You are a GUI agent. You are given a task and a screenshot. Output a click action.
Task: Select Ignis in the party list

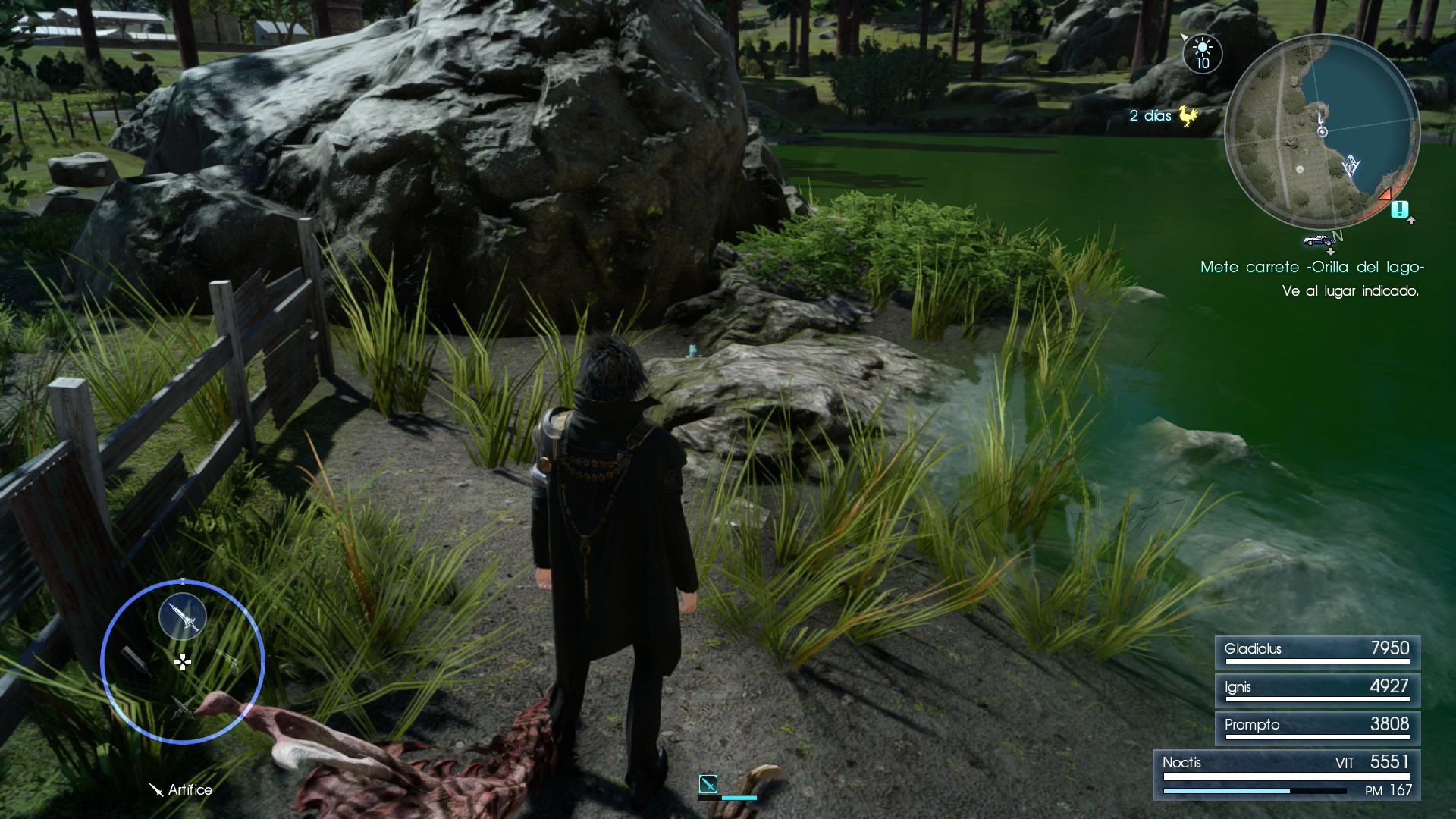[1317, 690]
